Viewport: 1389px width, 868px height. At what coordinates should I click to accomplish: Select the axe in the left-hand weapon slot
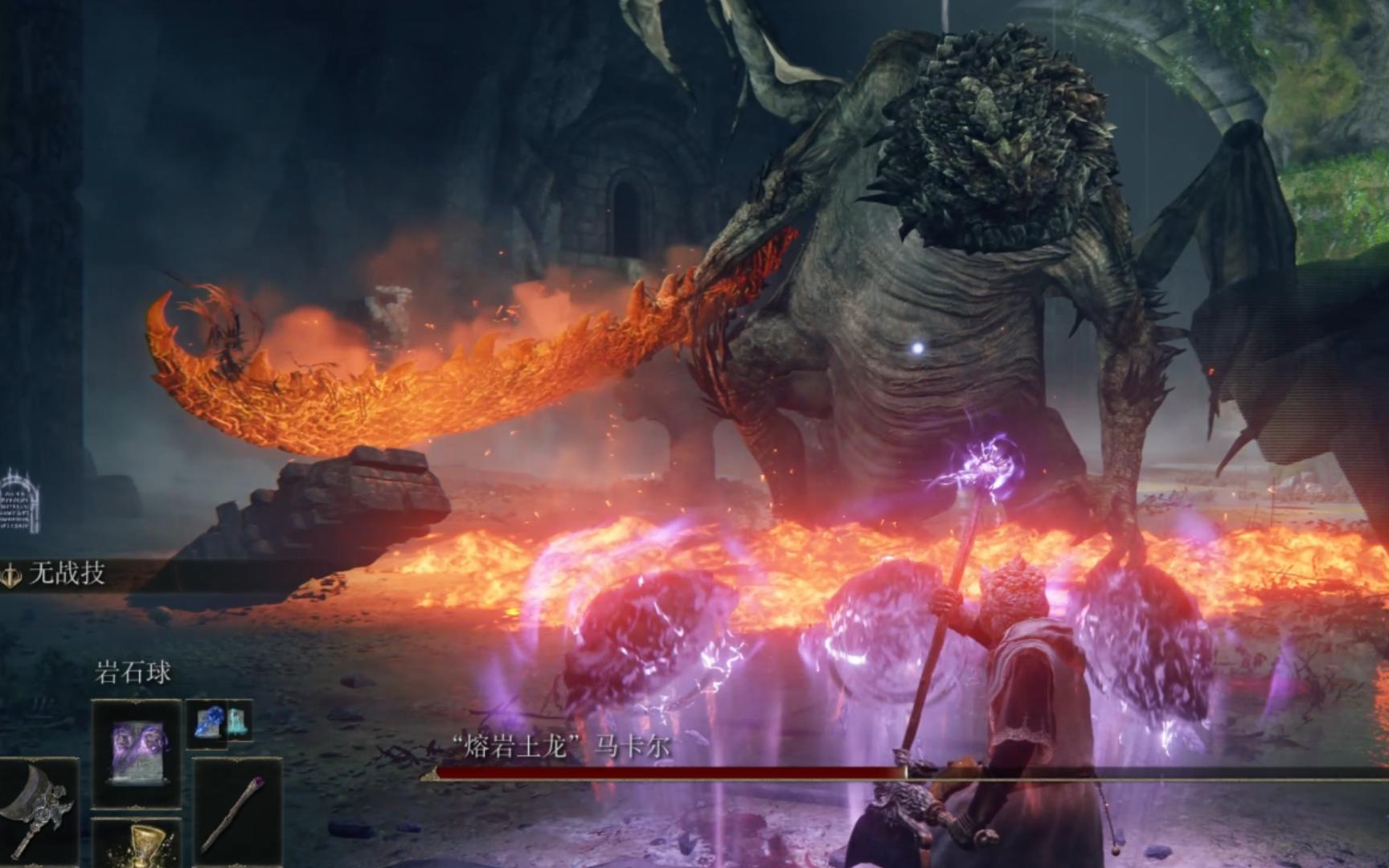[36, 810]
